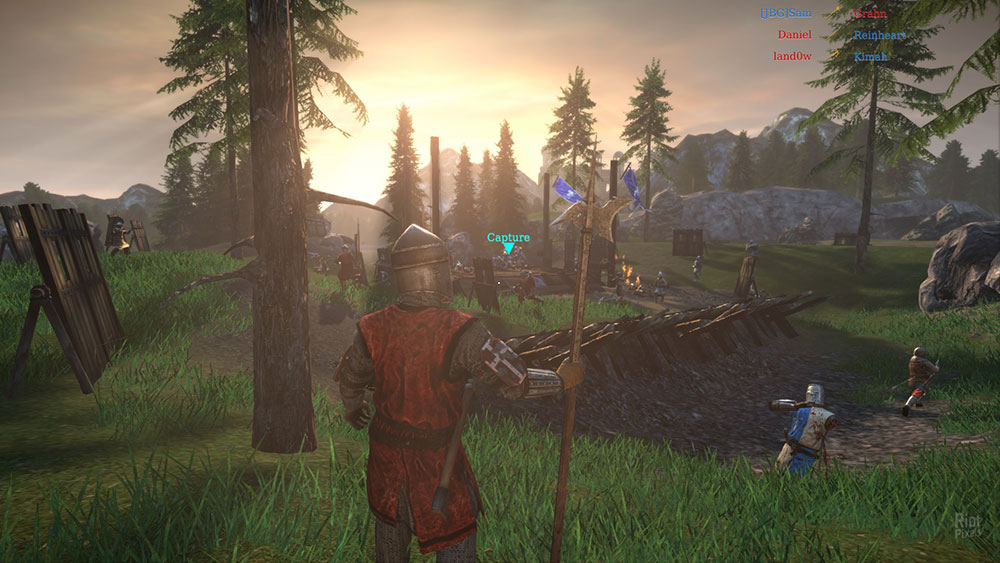Choose Reinheart in the kill feed
The image size is (1000, 563).
(x=879, y=35)
